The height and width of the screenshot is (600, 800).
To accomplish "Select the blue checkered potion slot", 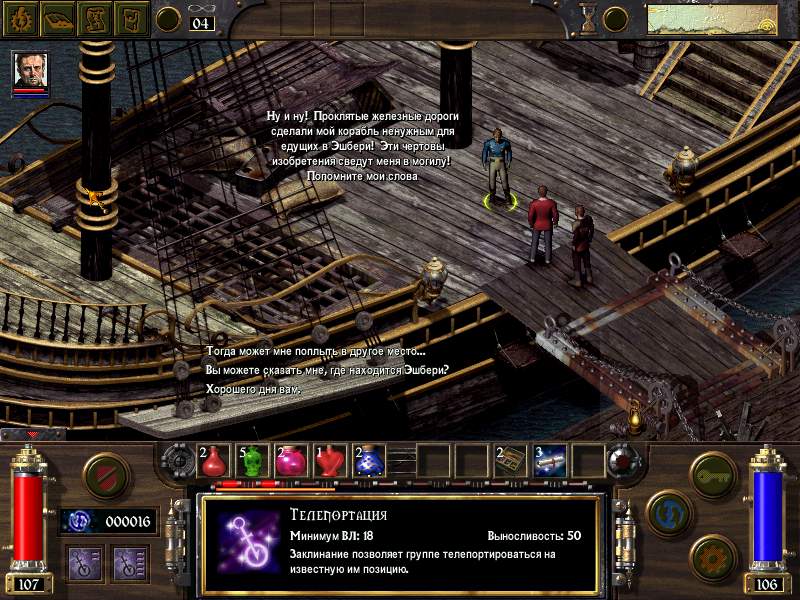I will (x=370, y=461).
